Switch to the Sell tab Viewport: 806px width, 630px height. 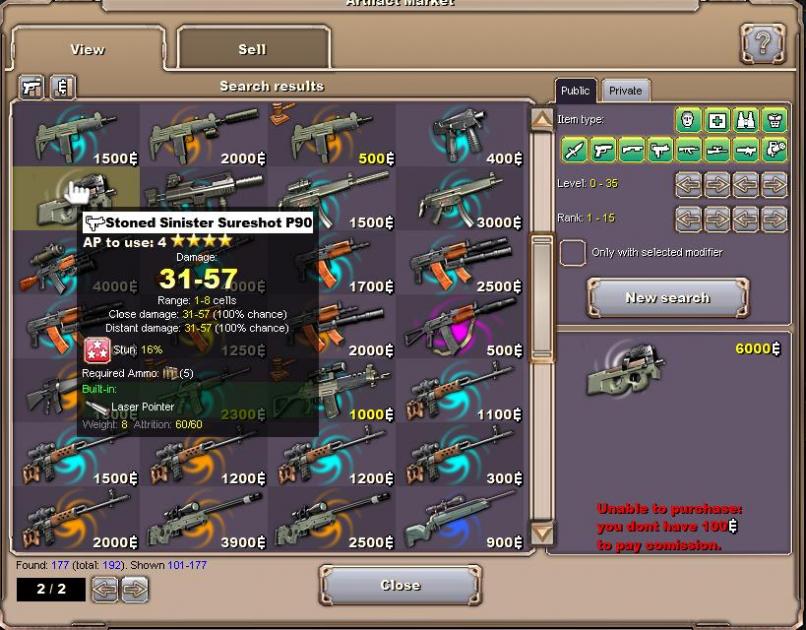(253, 49)
